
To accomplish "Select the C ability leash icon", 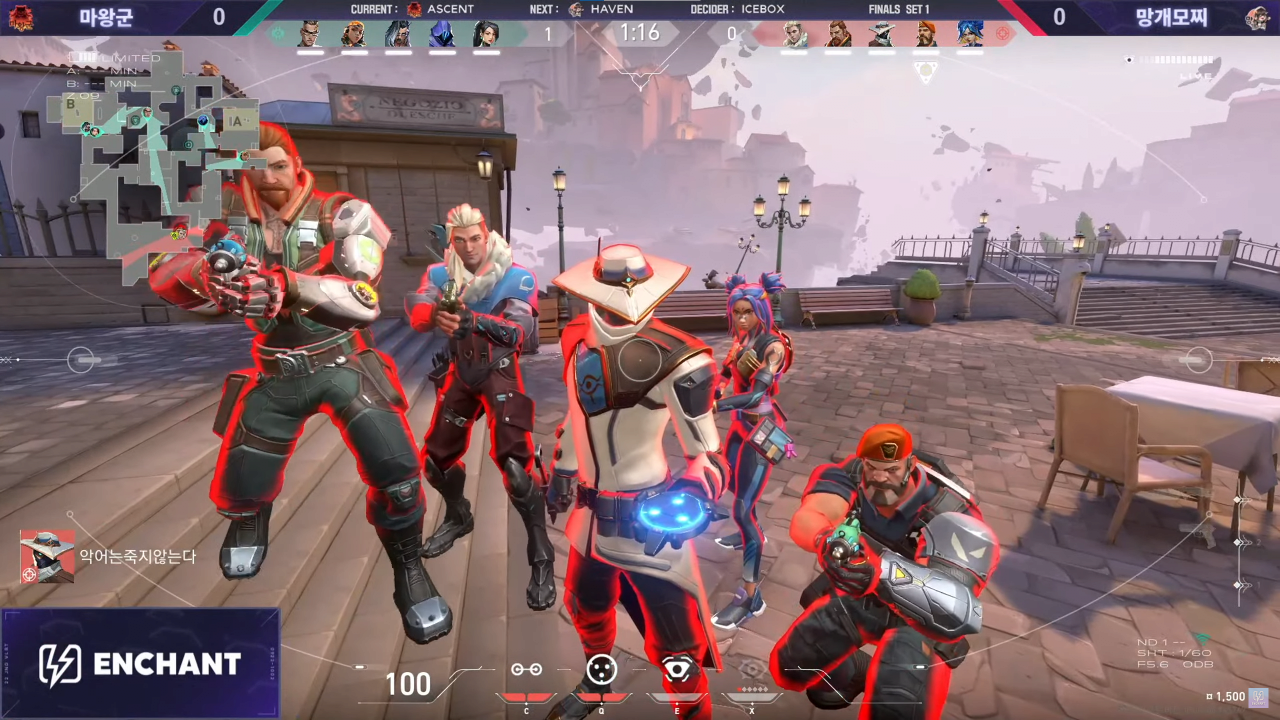I will click(x=527, y=670).
